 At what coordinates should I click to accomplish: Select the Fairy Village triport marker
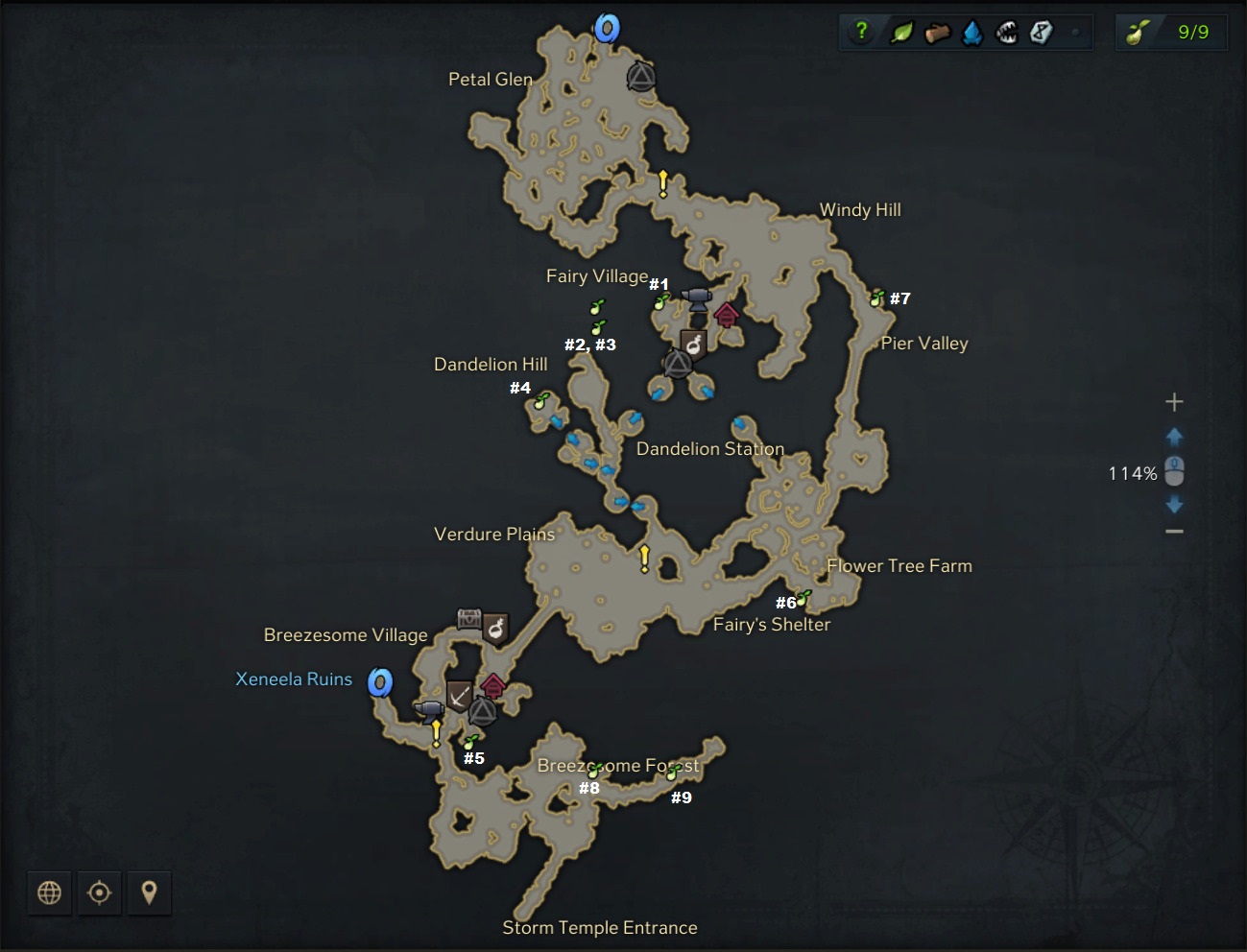[678, 364]
